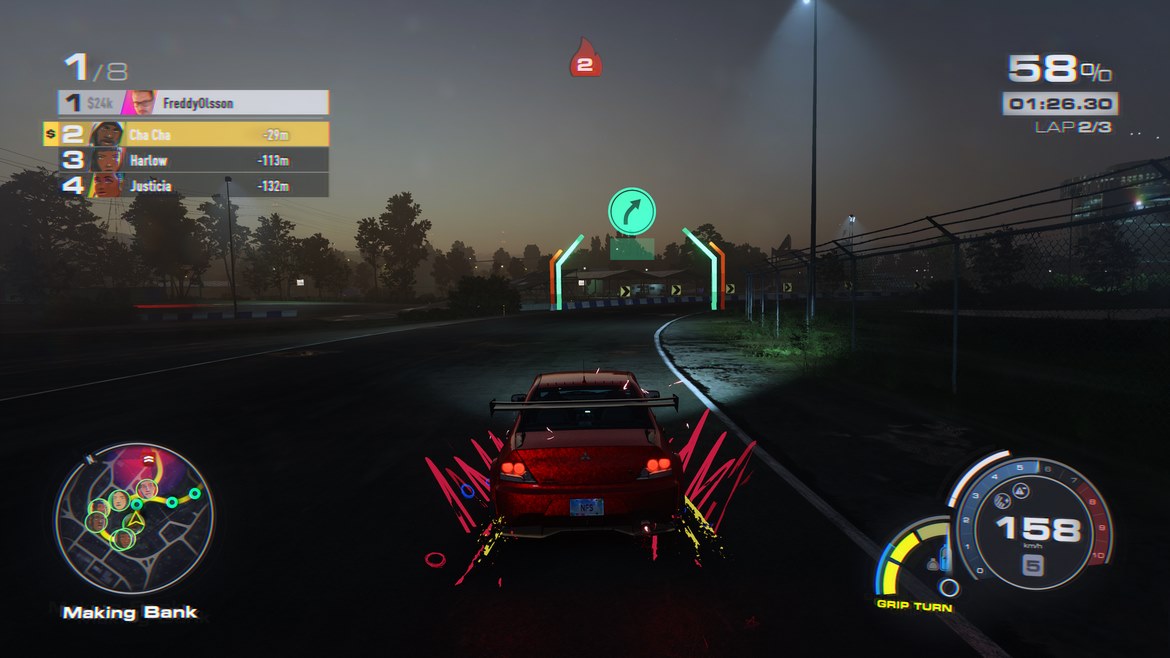This screenshot has height=658, width=1170.
Task: Open the circular minimap
Action: click(x=133, y=519)
